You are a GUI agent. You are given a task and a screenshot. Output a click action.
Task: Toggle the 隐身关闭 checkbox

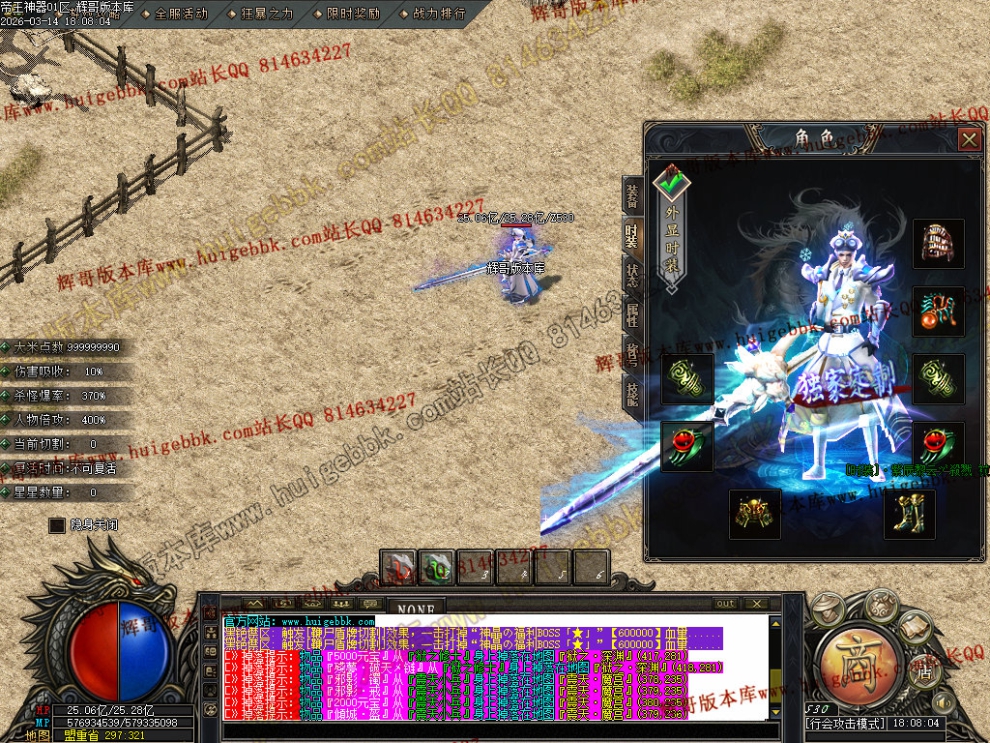(58, 525)
